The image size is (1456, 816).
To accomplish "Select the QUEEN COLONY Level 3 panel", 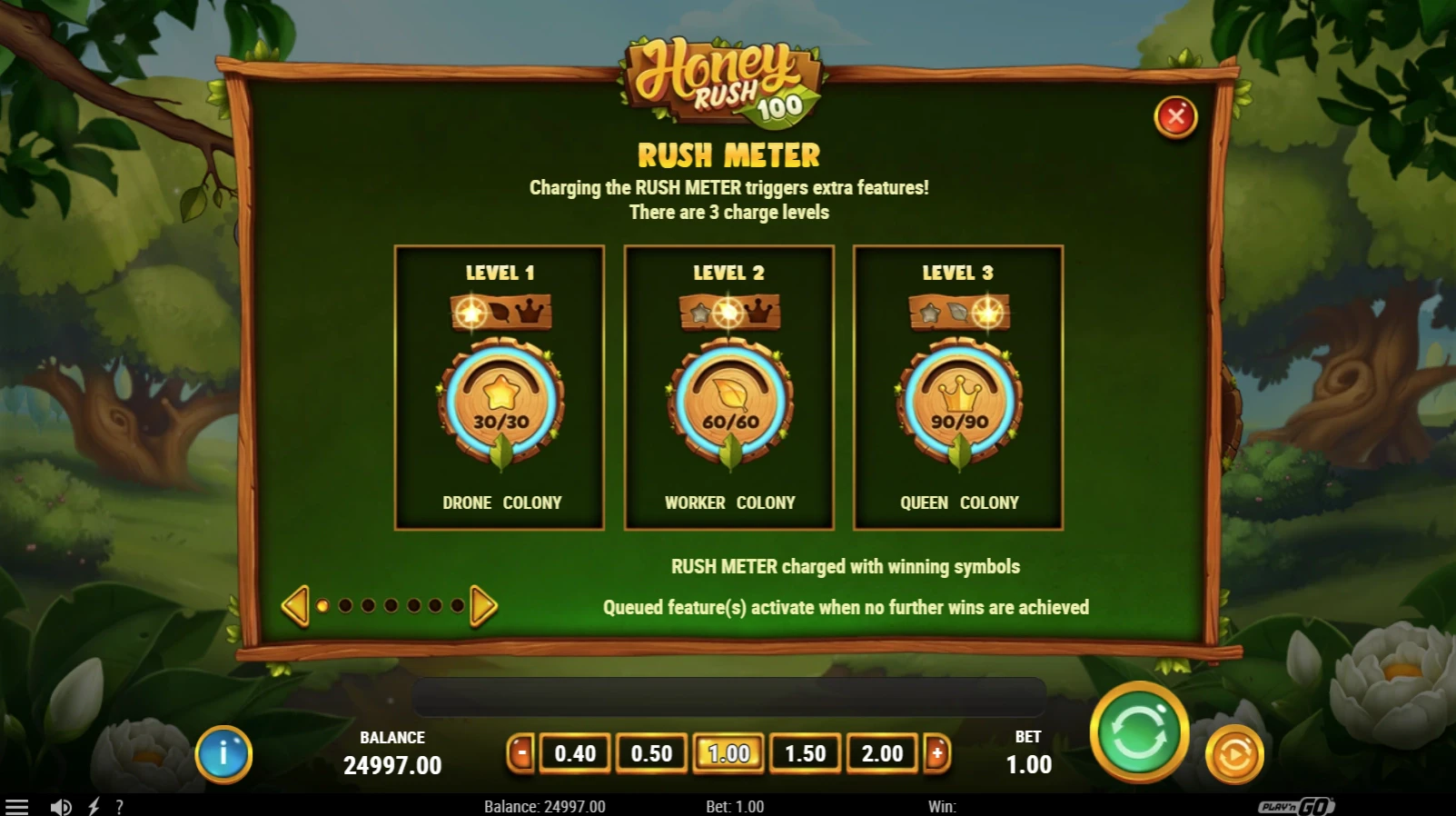I will coord(957,385).
